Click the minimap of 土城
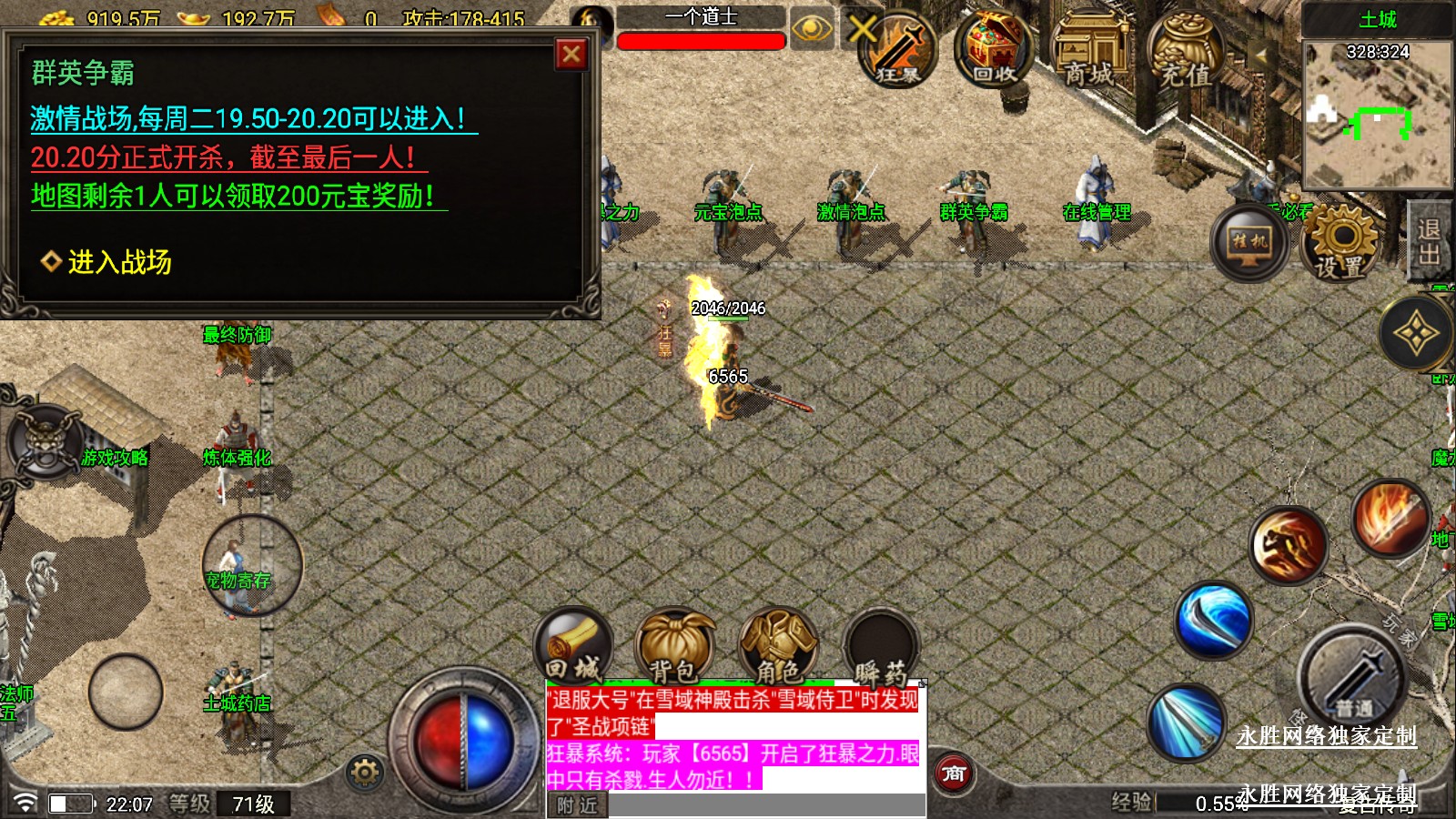1456x819 pixels. [1377, 116]
